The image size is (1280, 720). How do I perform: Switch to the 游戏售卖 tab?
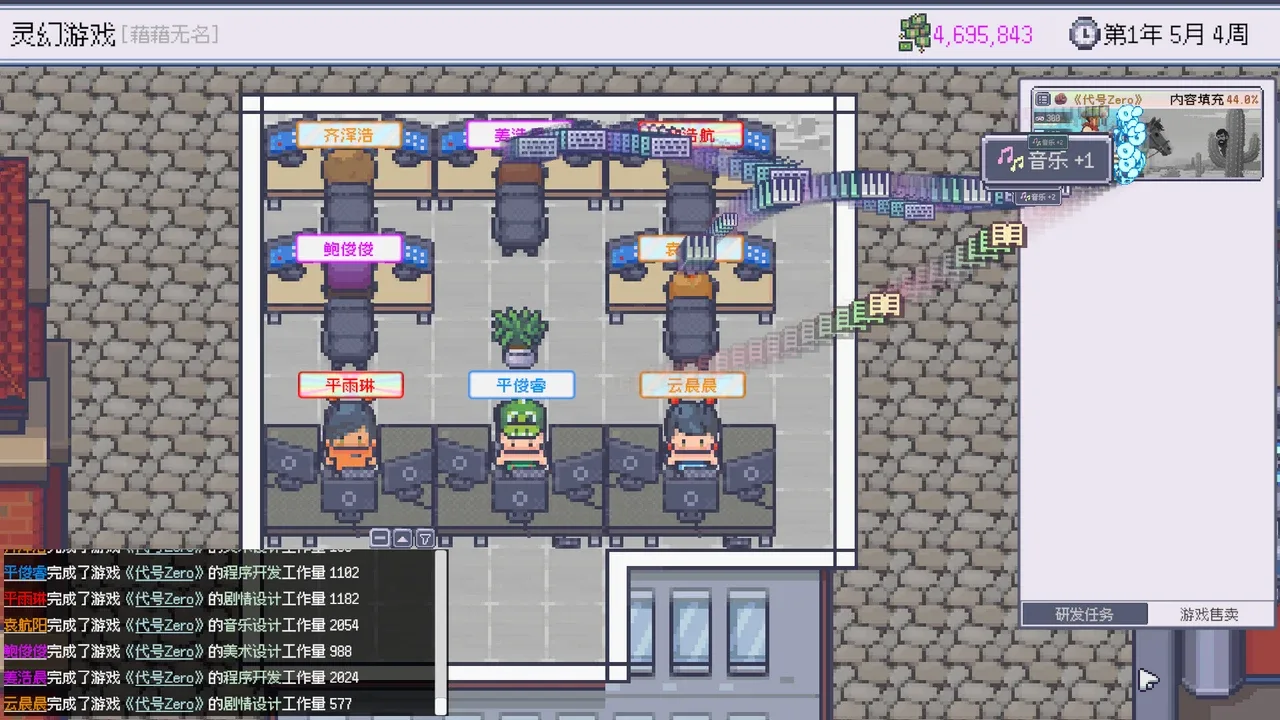tap(1208, 614)
